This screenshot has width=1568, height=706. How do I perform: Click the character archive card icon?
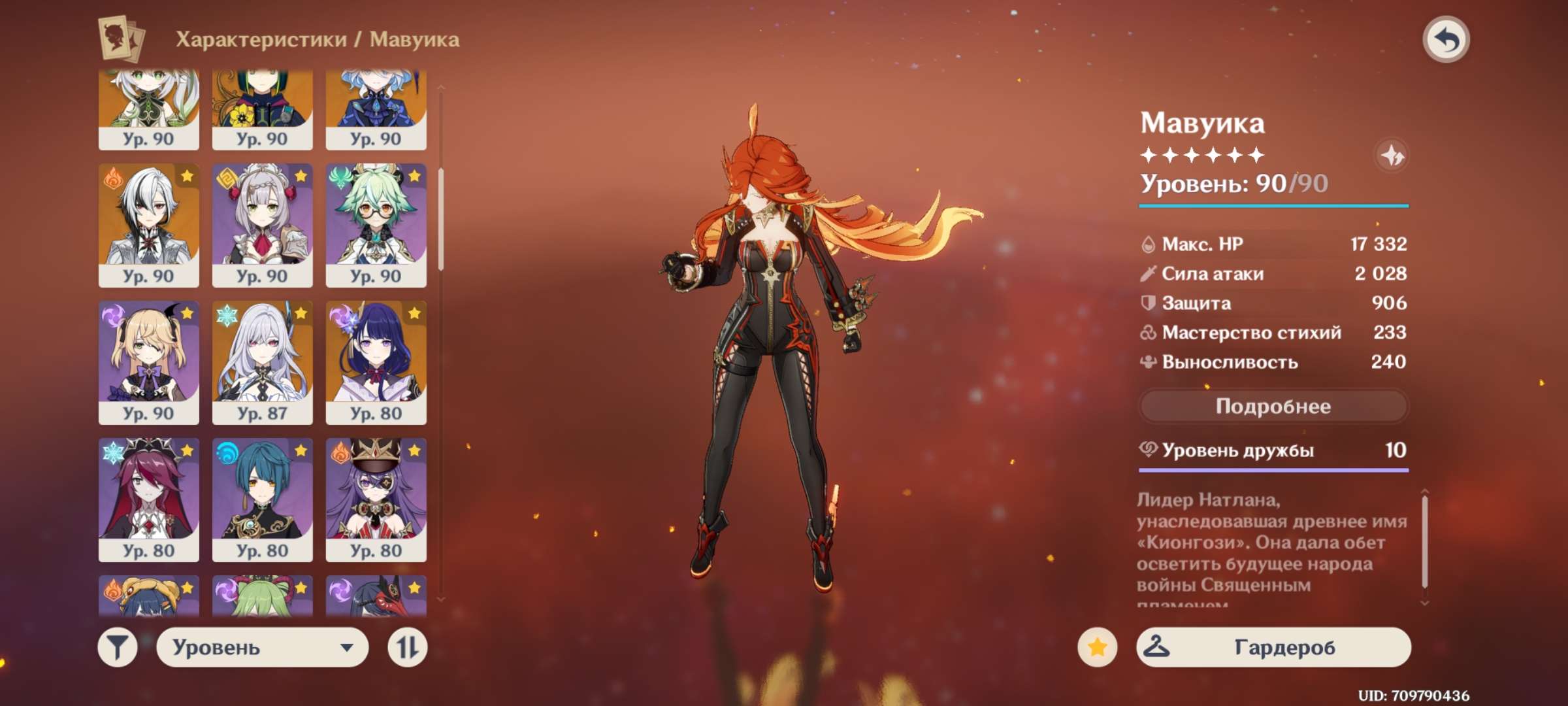pos(121,39)
